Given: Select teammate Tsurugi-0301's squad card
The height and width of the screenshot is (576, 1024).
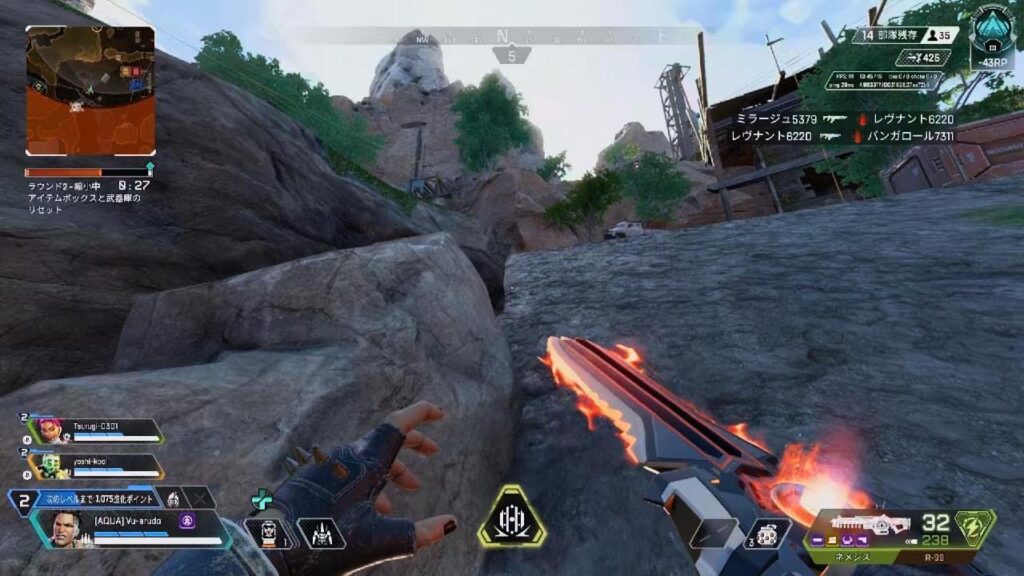Looking at the screenshot, I should 96,431.
